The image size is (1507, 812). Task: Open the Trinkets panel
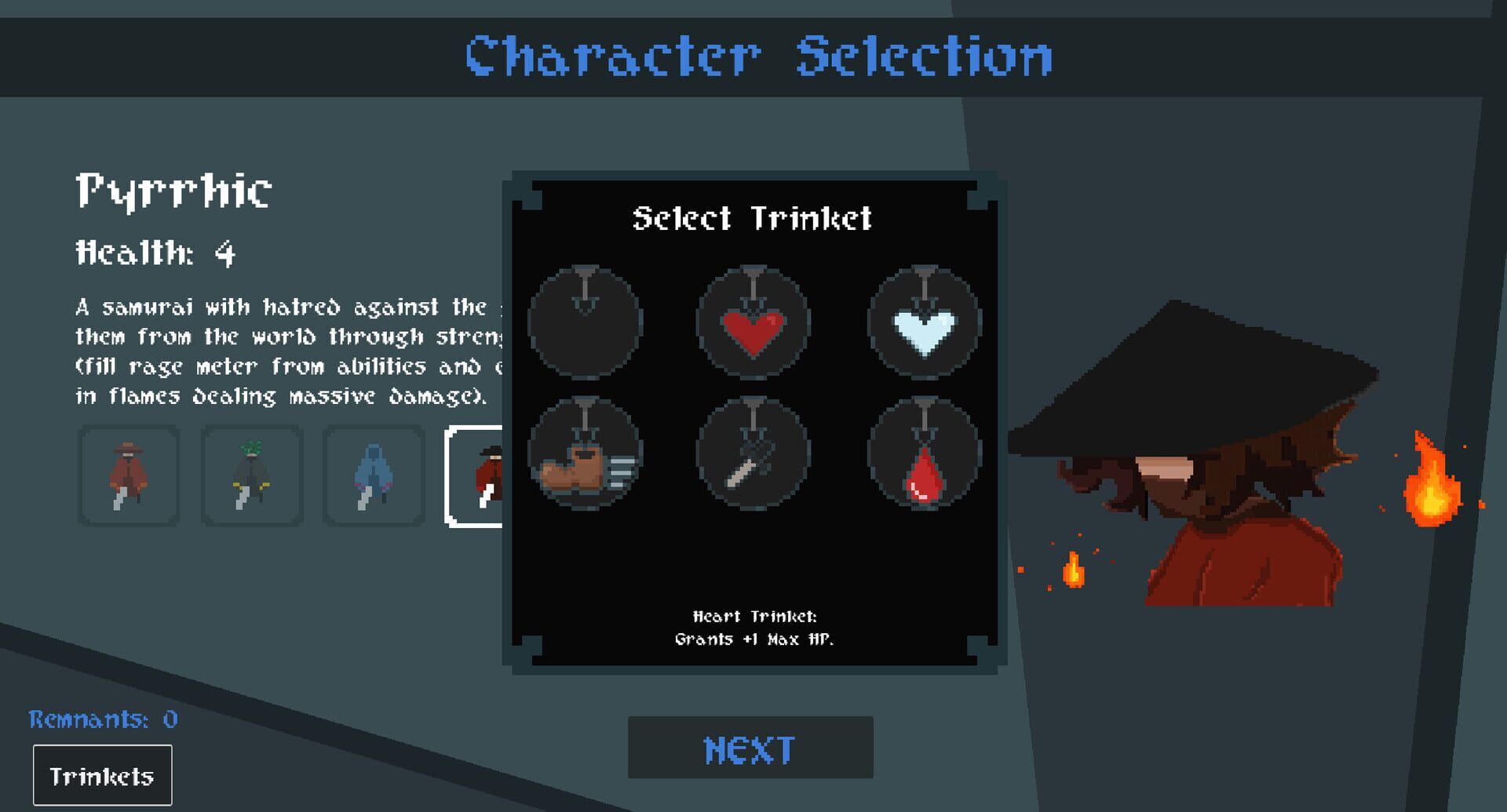(x=102, y=775)
